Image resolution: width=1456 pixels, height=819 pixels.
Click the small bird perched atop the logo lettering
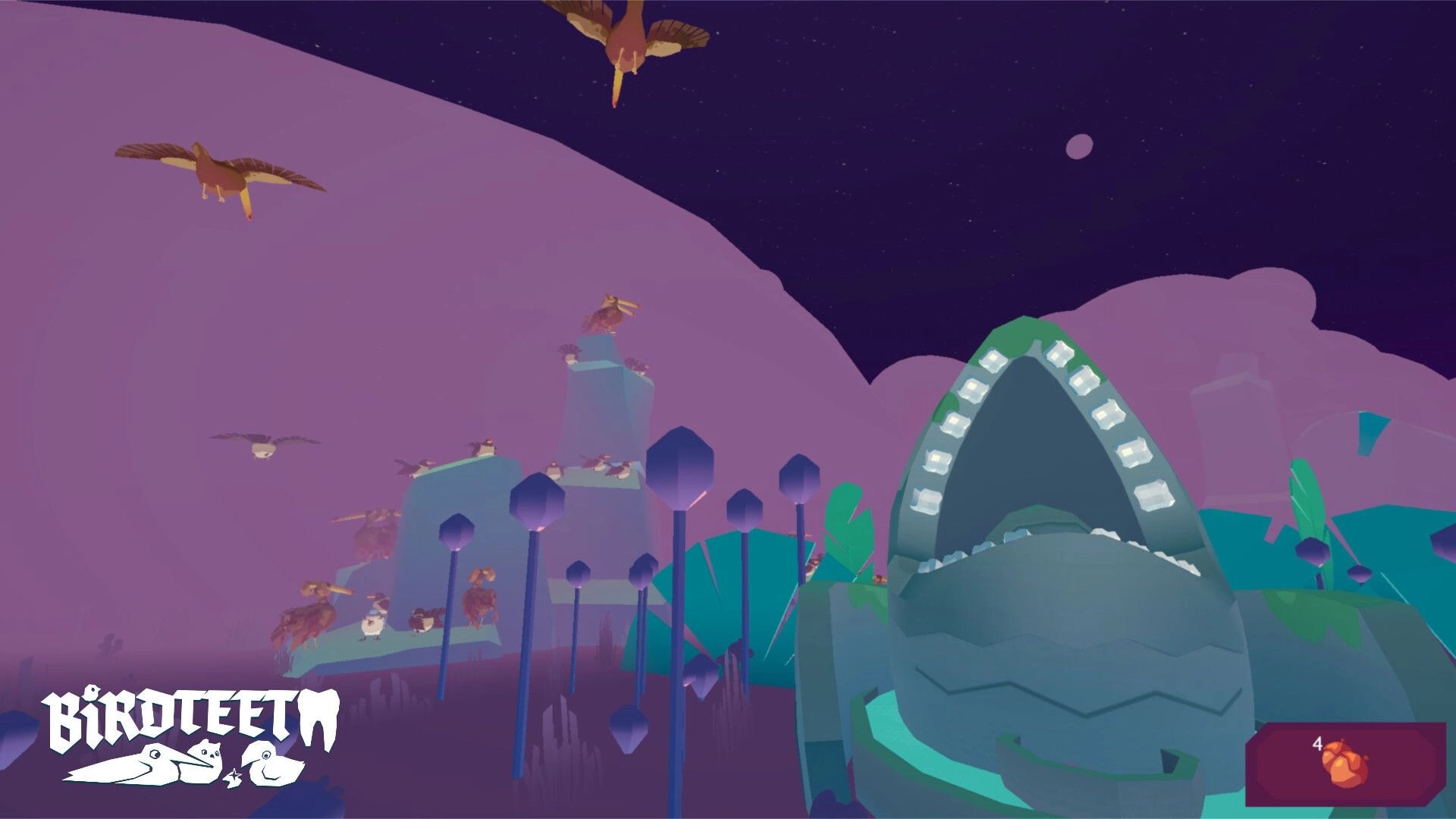pos(93,692)
